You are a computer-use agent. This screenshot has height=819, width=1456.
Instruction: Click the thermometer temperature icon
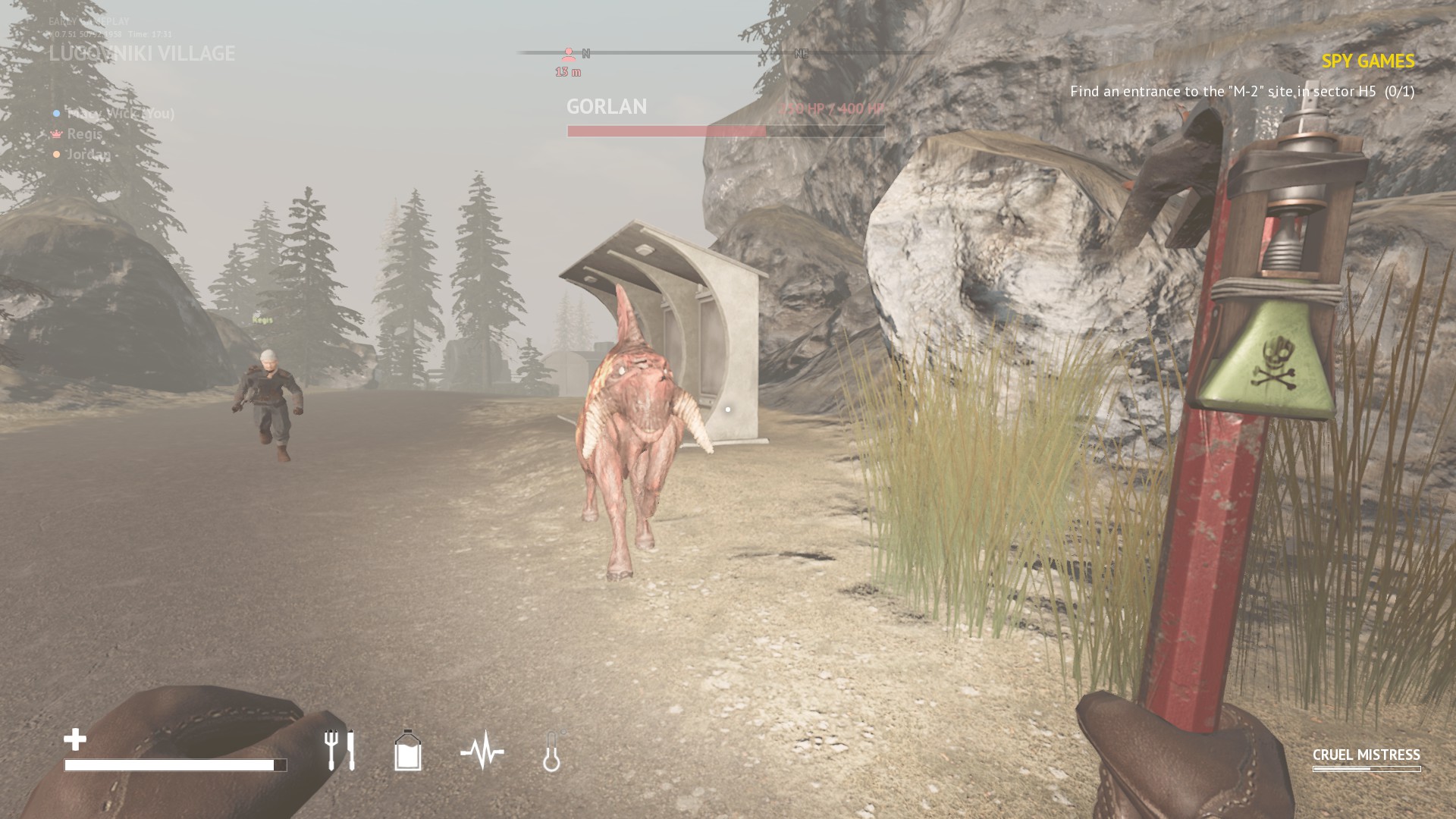pos(552,752)
